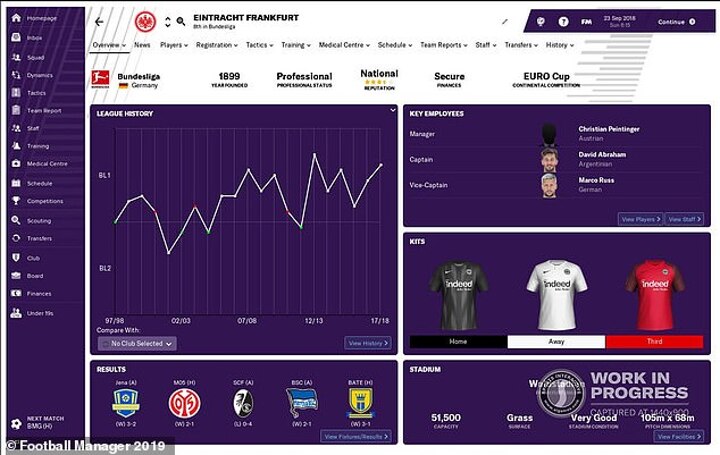The image size is (720, 455).
Task: Open the Inbox sidebar entry
Action: point(35,39)
